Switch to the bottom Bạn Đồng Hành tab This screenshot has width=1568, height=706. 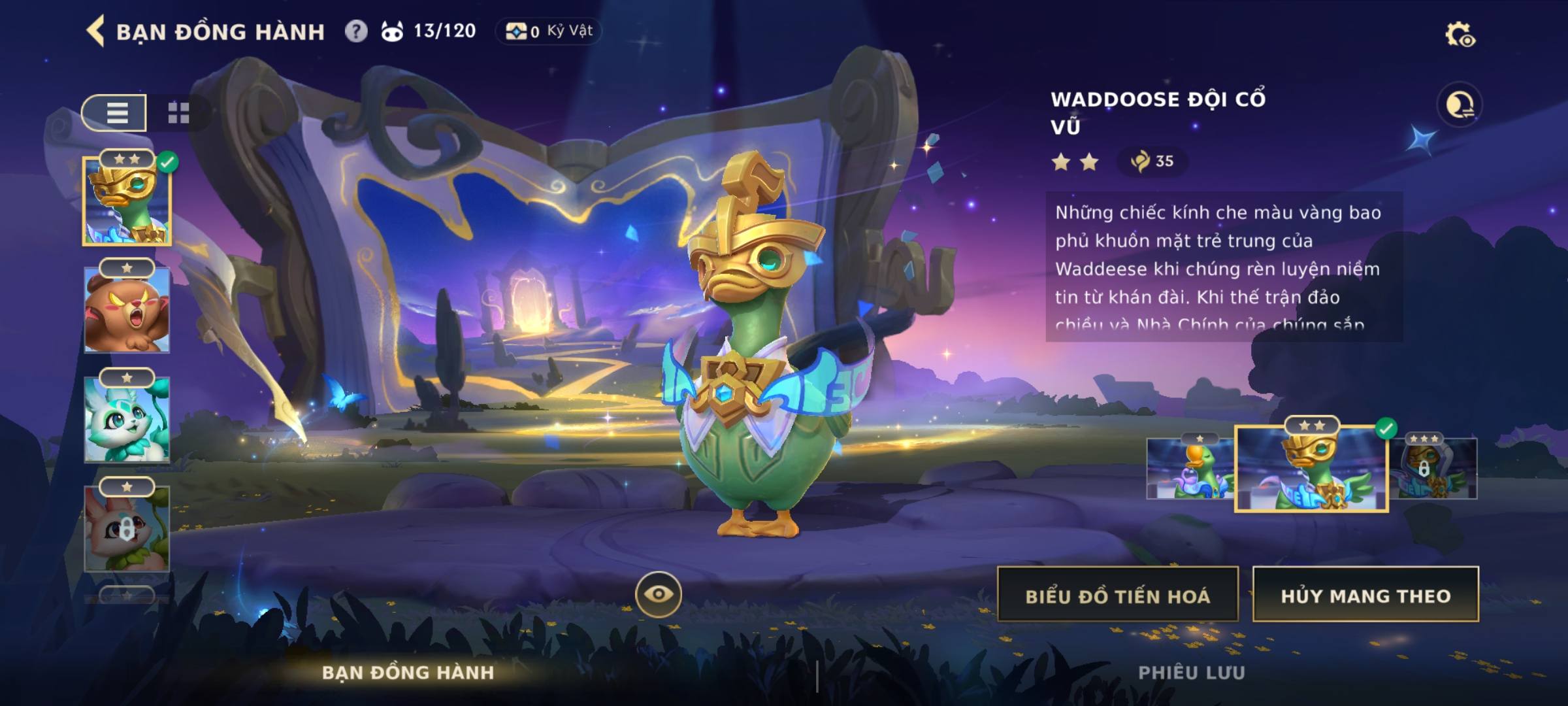(x=408, y=672)
